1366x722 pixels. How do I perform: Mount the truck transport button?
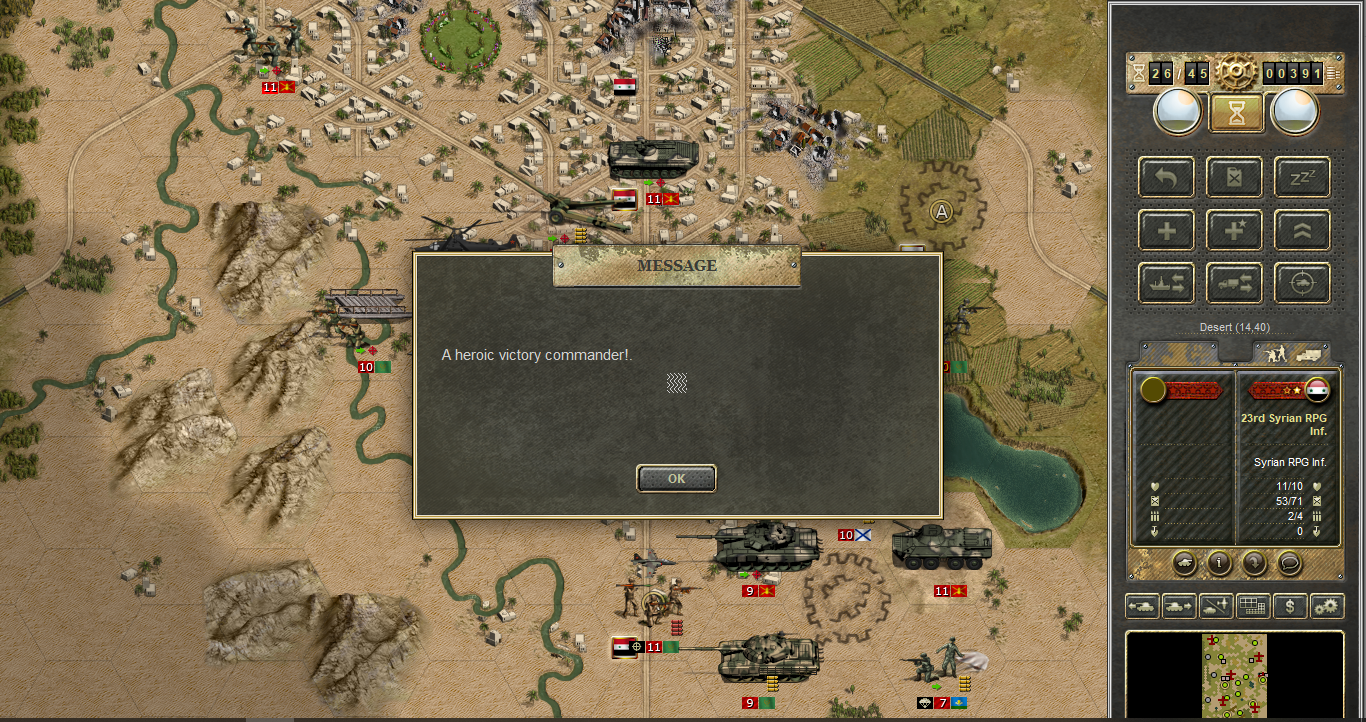[1234, 284]
